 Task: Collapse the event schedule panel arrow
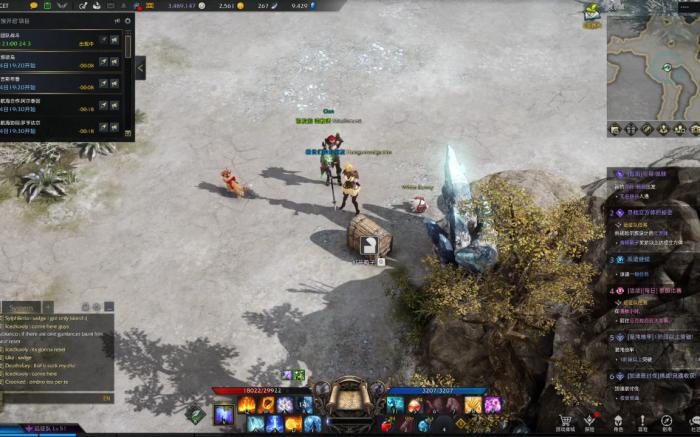[140, 68]
